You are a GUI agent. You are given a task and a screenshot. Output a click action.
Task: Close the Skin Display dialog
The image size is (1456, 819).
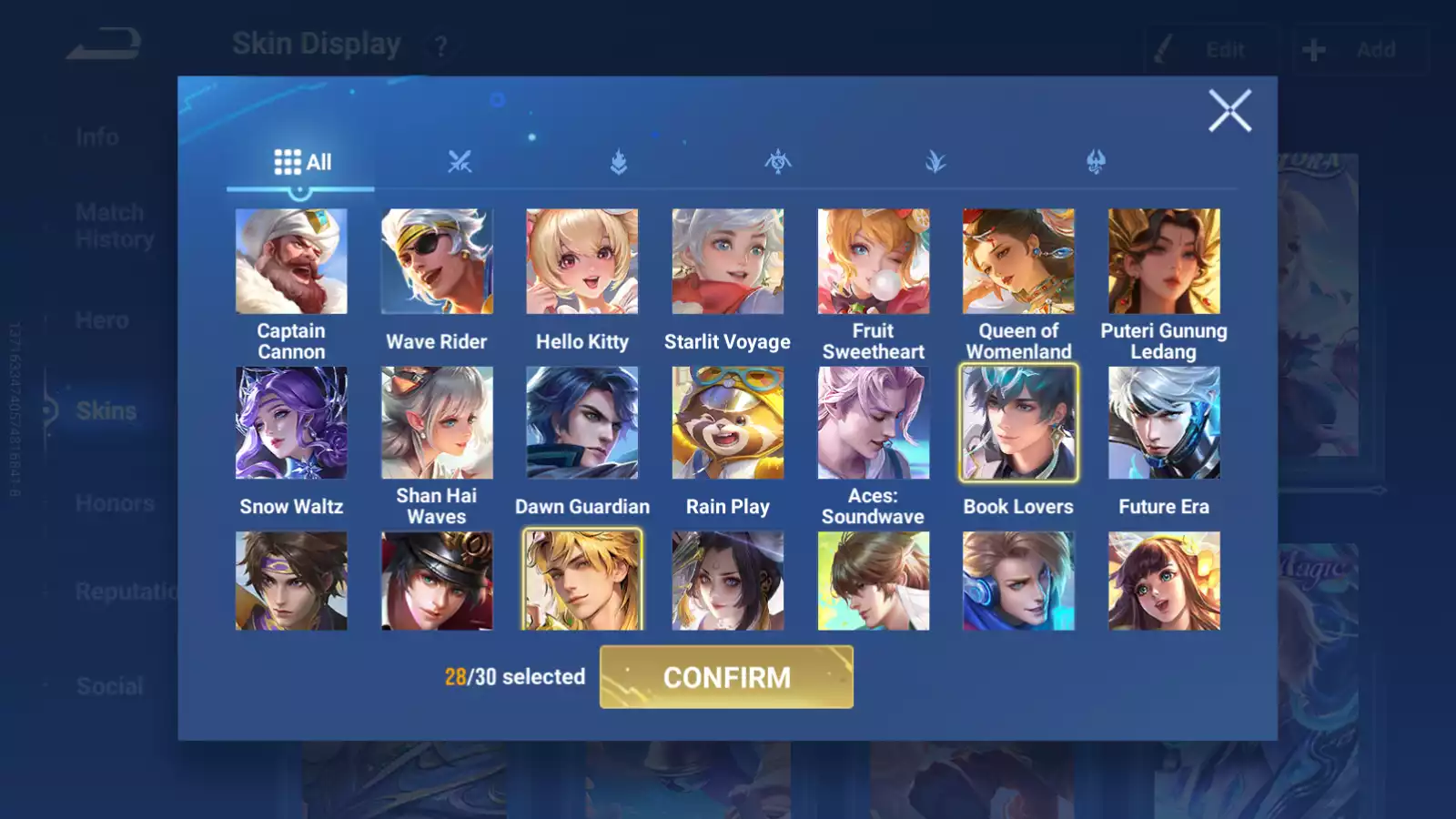pos(1230,111)
